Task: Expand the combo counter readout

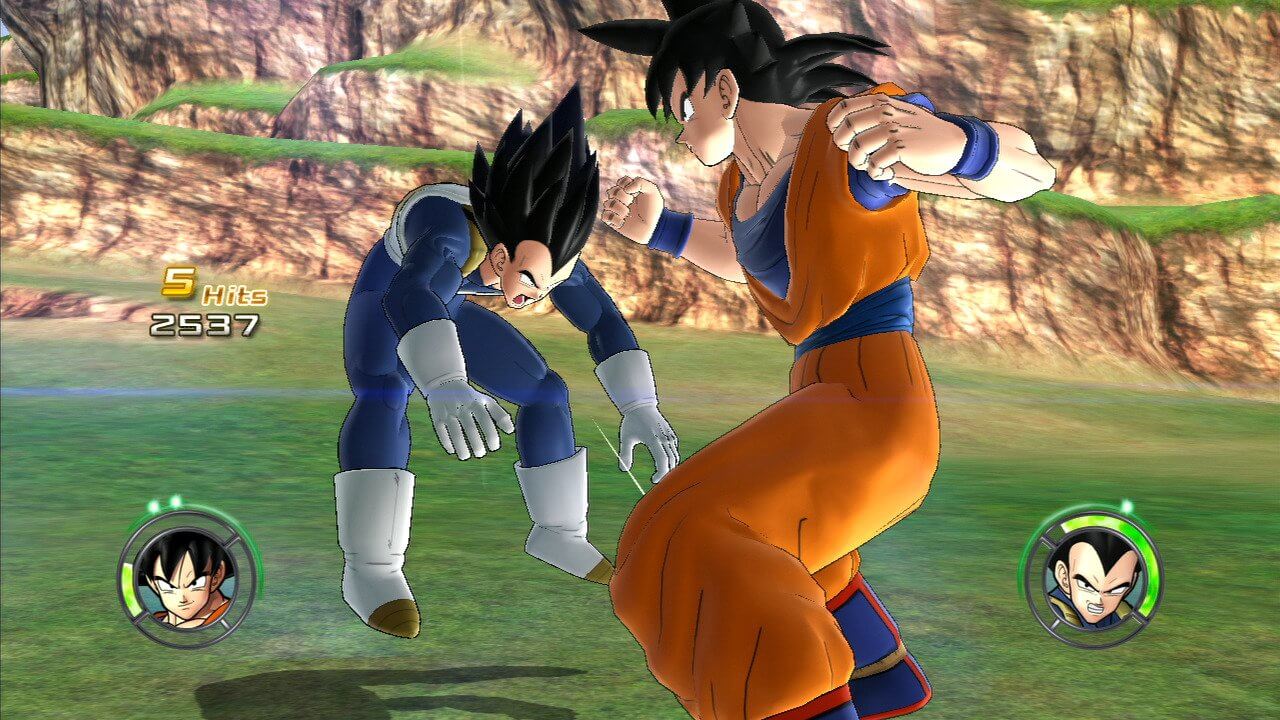Action: tap(200, 300)
